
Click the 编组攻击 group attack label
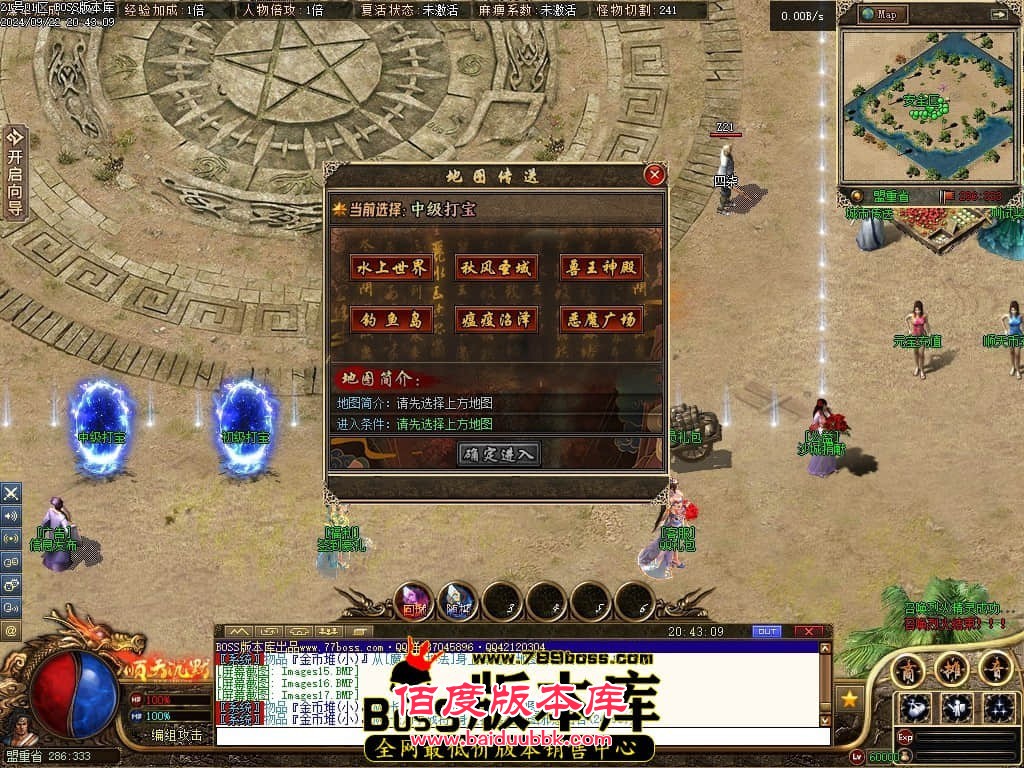pos(176,735)
